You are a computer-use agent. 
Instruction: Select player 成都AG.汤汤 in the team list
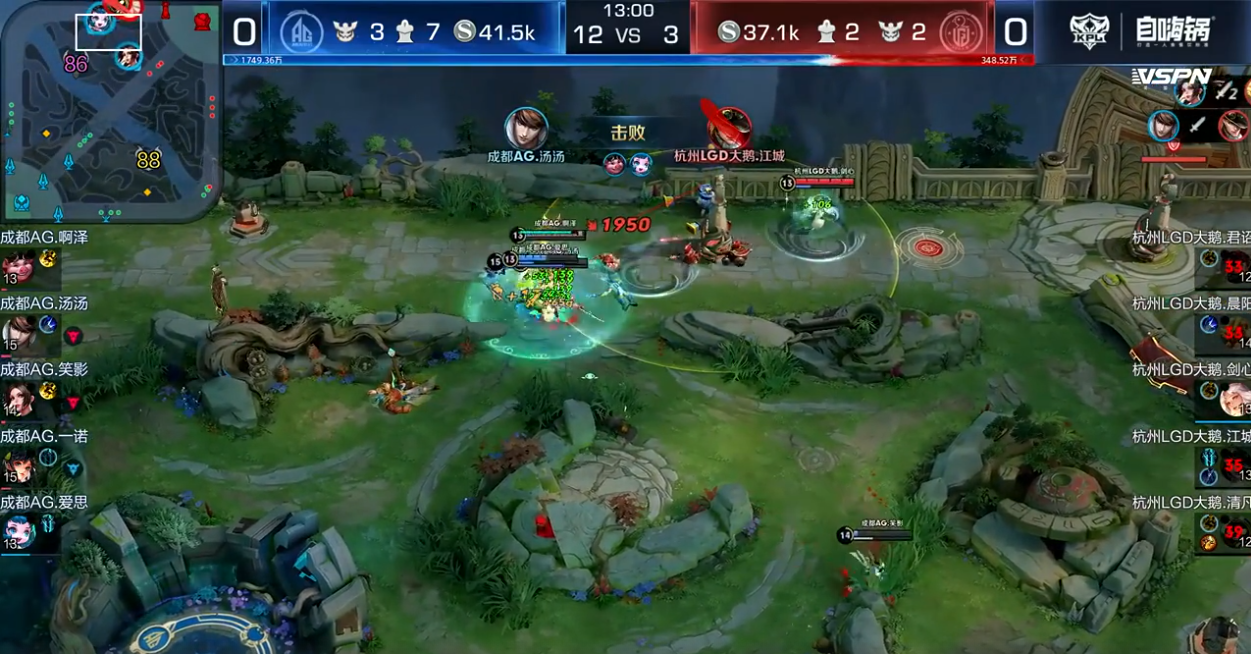click(18, 332)
